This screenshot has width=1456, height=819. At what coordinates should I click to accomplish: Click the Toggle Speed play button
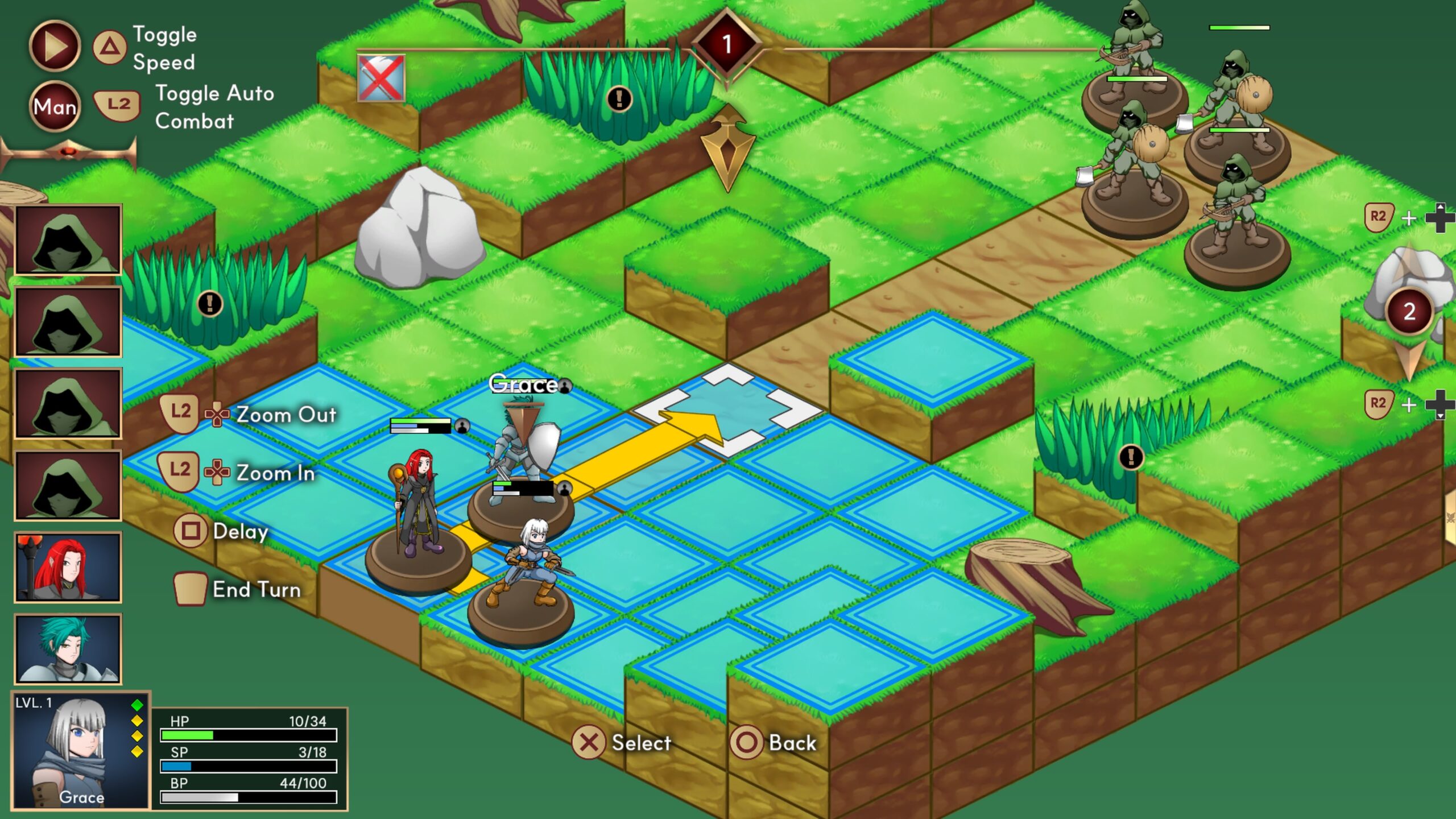click(55, 46)
